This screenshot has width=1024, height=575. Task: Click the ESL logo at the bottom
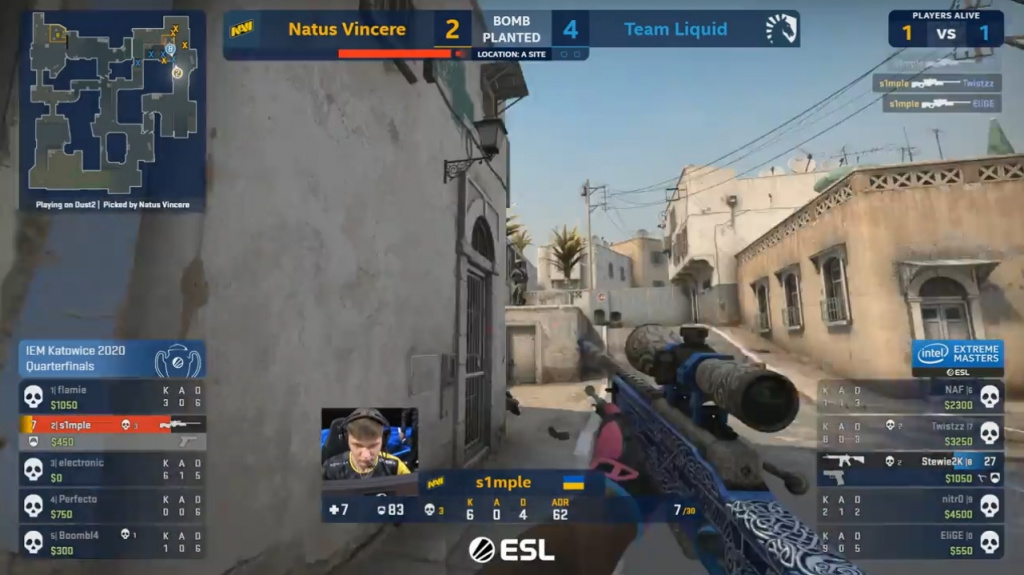click(x=512, y=549)
